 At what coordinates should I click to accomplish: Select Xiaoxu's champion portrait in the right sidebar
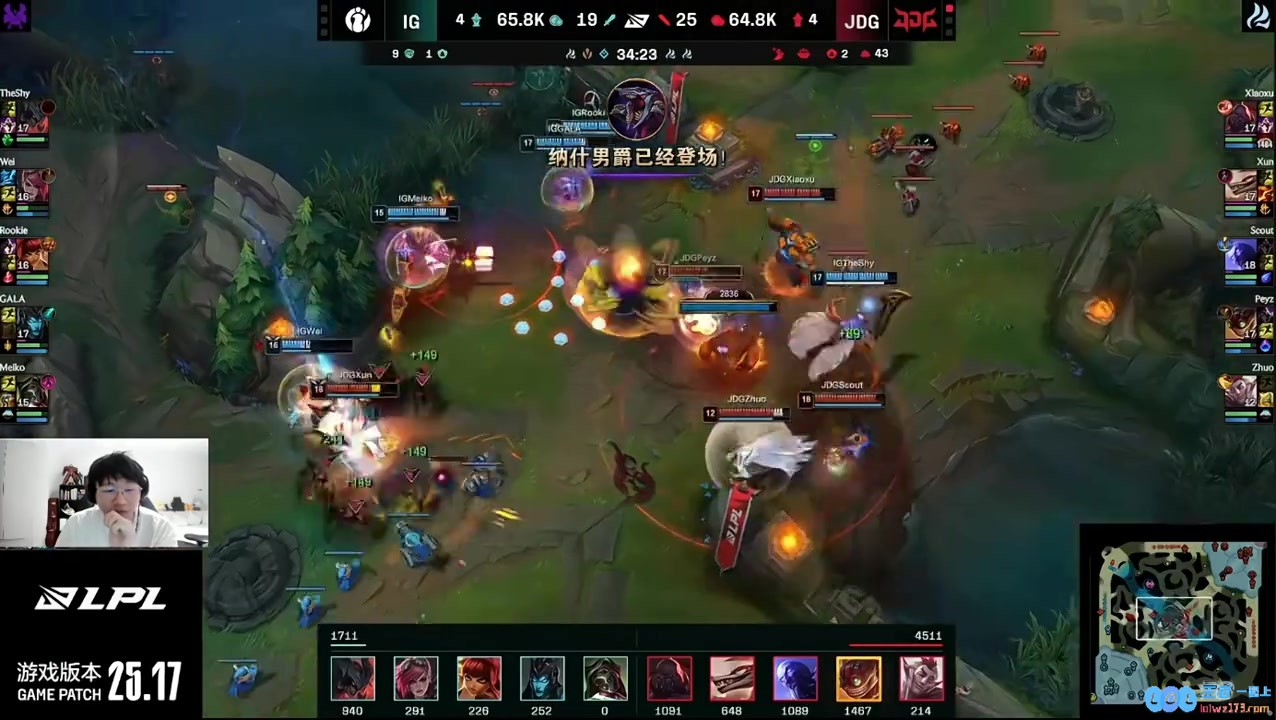coord(1242,117)
